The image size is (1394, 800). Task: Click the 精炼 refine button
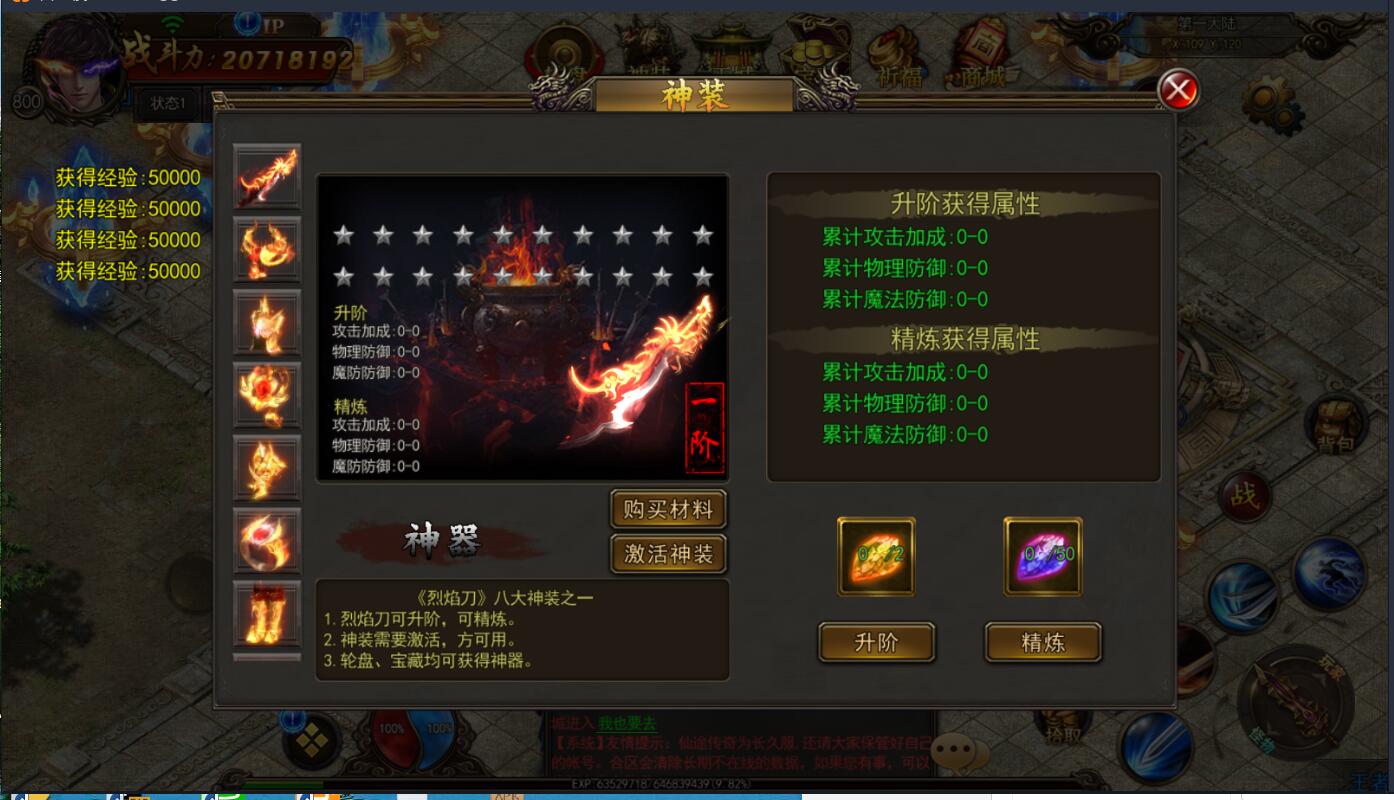click(x=1043, y=643)
